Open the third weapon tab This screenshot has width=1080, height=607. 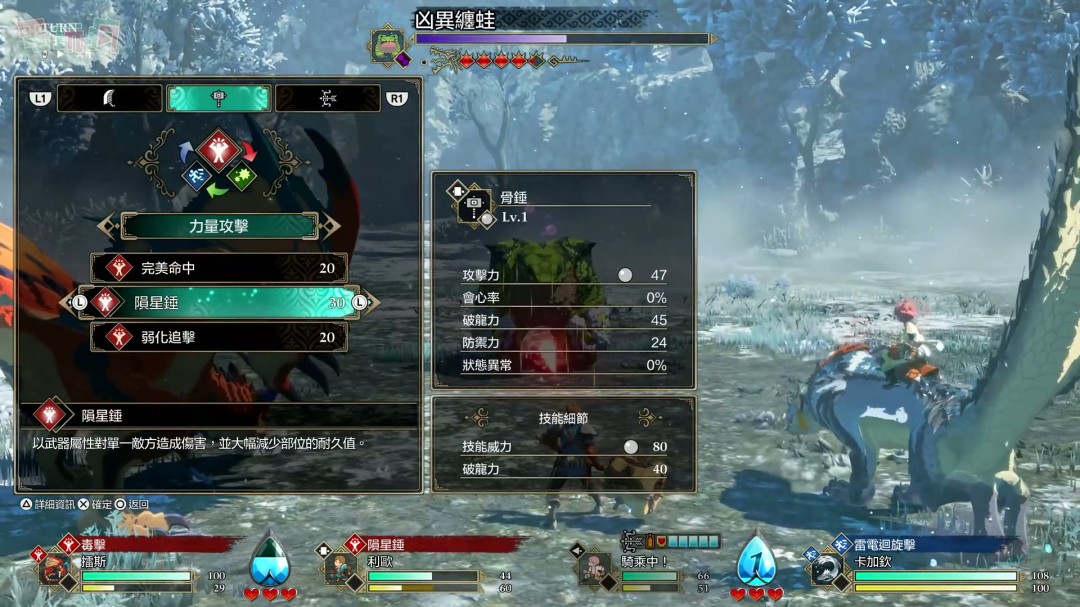pos(328,98)
